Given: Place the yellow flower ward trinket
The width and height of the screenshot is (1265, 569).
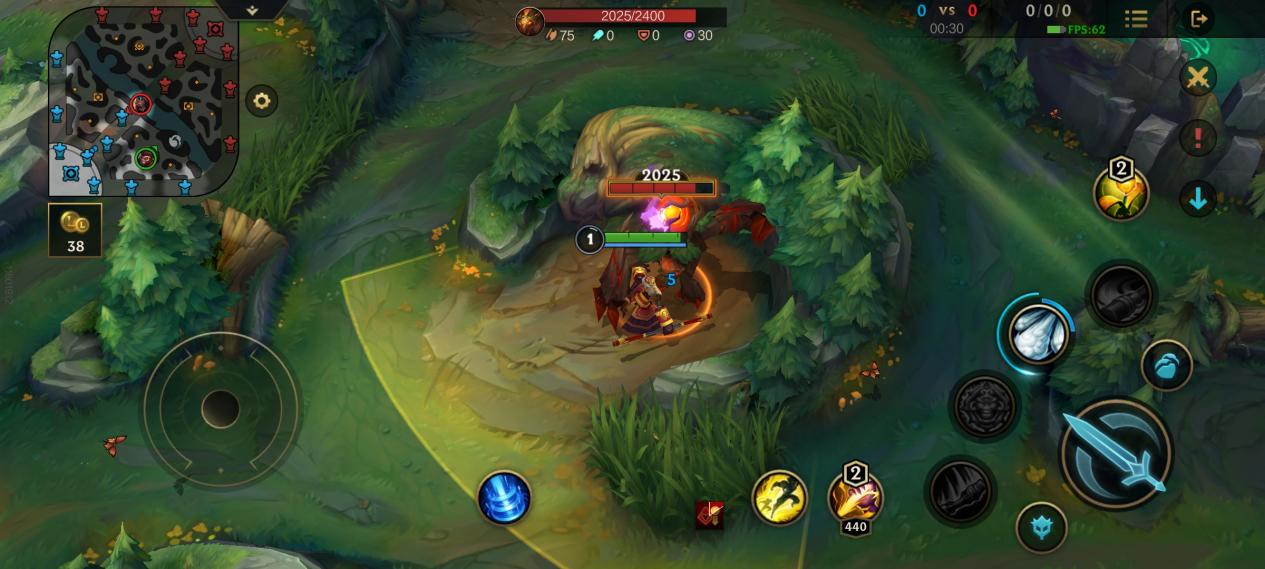Looking at the screenshot, I should pyautogui.click(x=1120, y=193).
